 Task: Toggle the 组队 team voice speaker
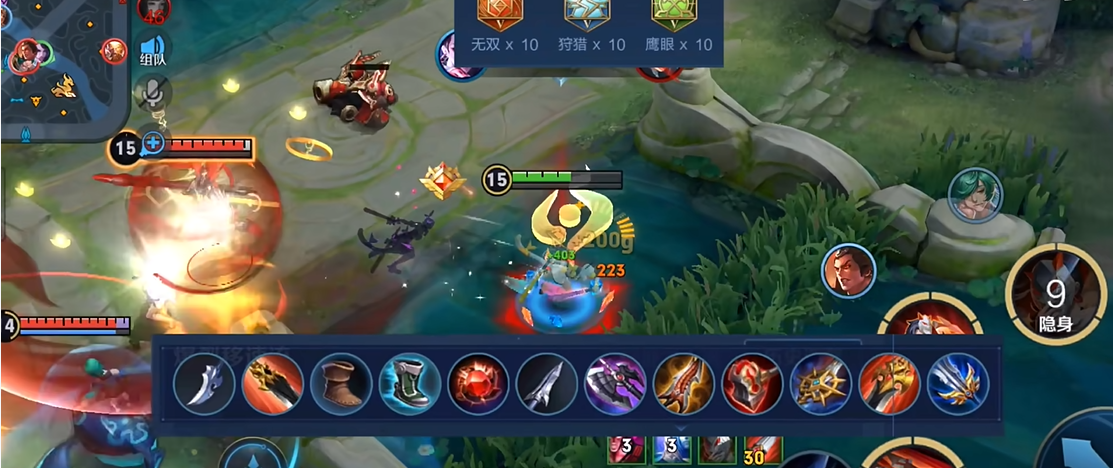pos(152,50)
